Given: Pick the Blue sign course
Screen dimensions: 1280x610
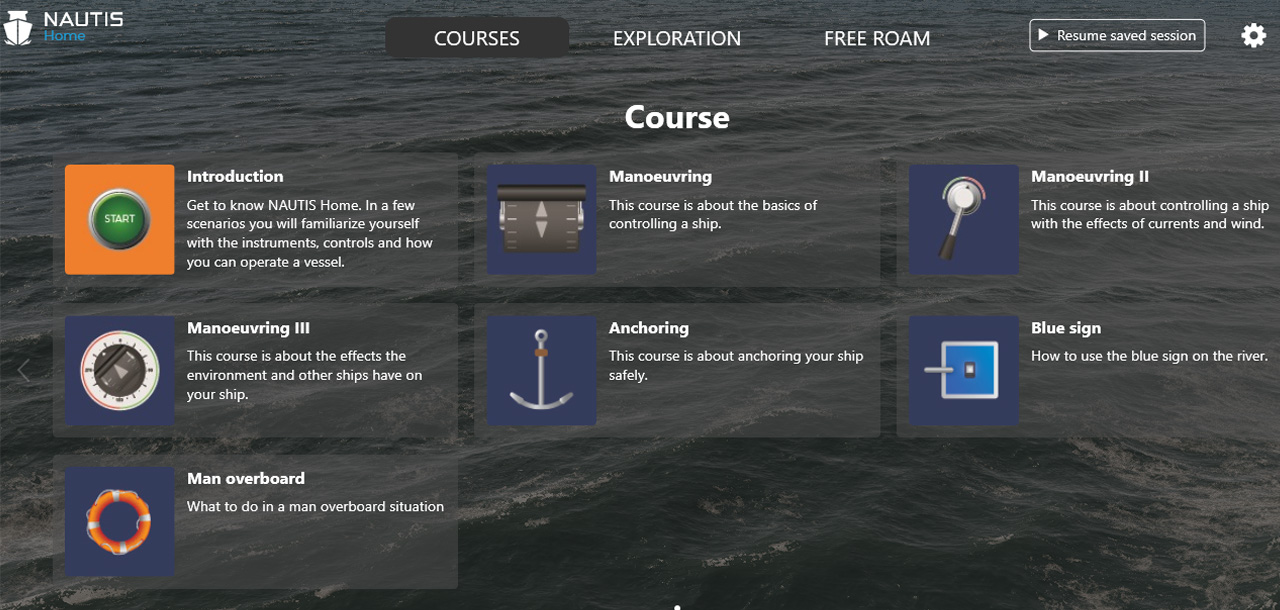Looking at the screenshot, I should coord(964,371).
